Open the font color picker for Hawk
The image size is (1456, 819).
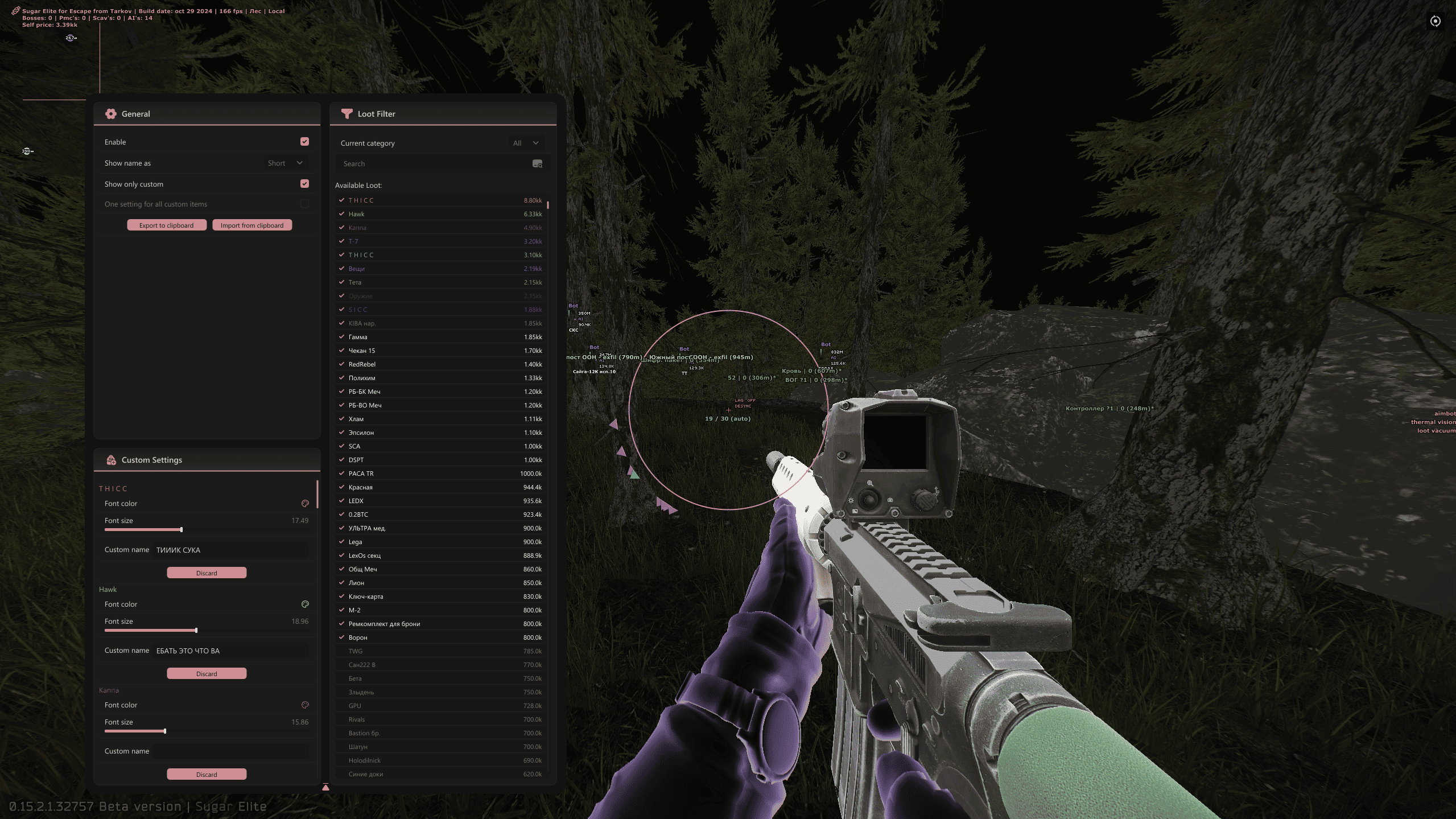click(305, 604)
